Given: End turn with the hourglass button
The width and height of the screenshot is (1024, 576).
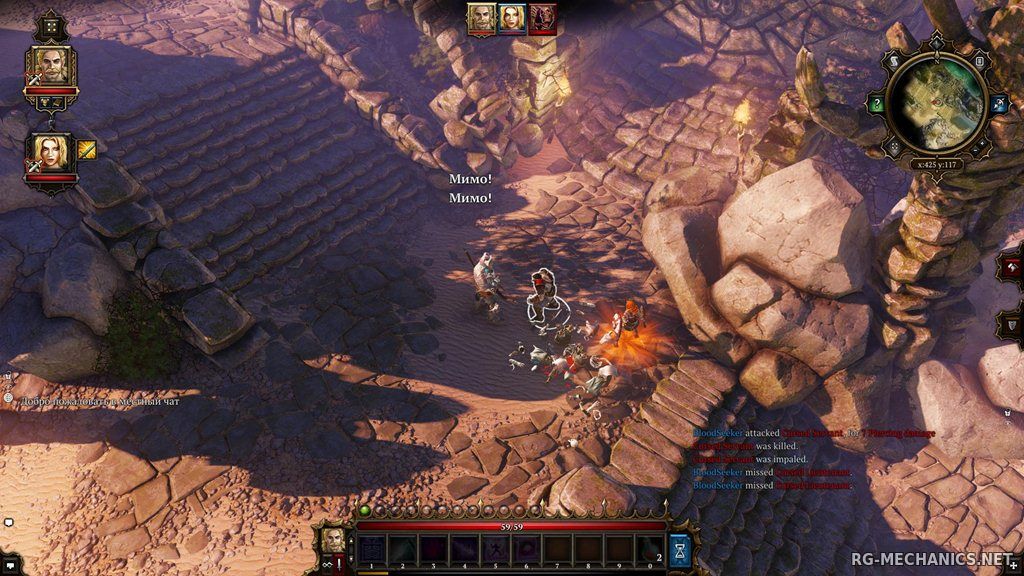Looking at the screenshot, I should [x=680, y=548].
